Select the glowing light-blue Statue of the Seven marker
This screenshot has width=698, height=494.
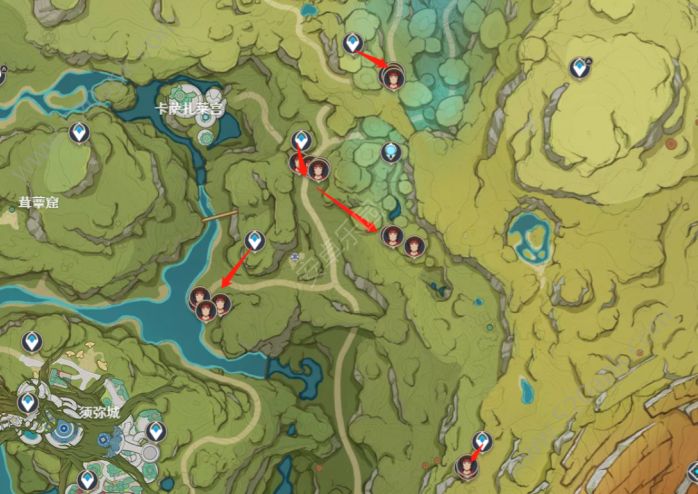tap(392, 152)
